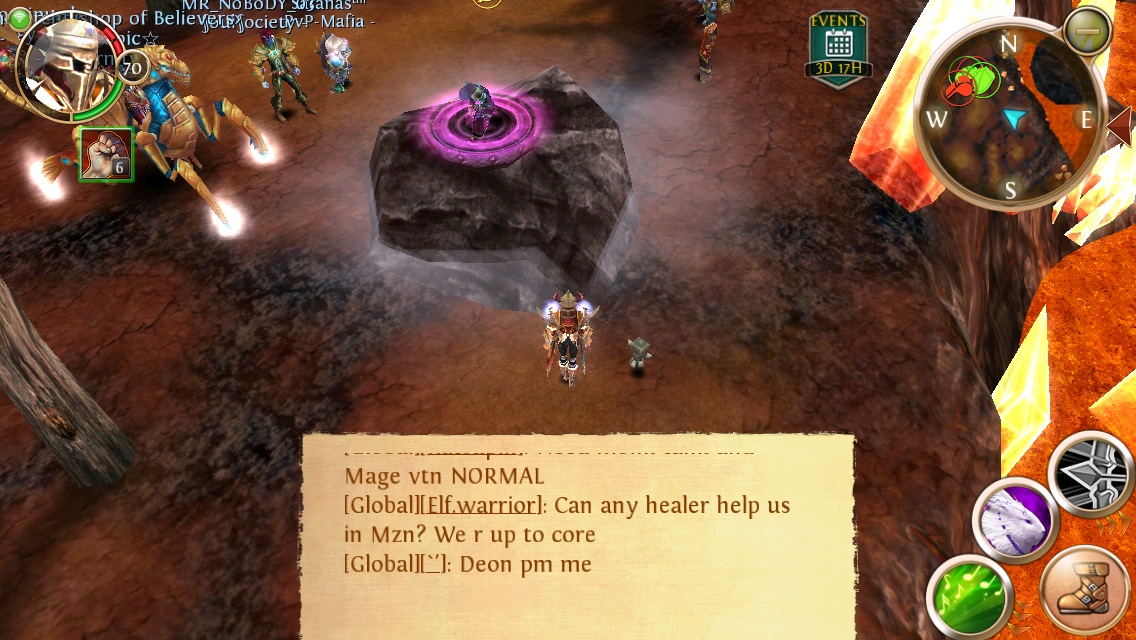Use the white dragon skill
The image size is (1136, 640).
click(1016, 521)
